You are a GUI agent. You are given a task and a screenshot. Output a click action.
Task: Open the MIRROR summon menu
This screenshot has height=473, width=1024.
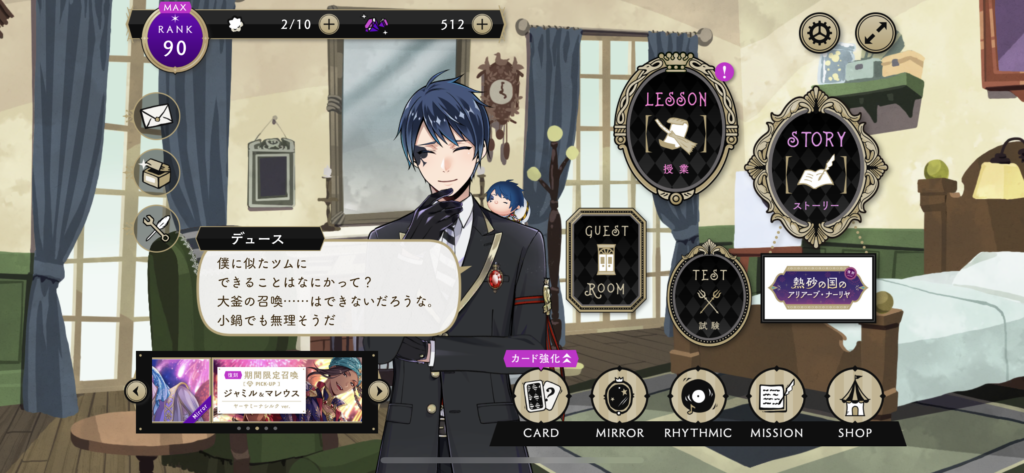pyautogui.click(x=619, y=399)
